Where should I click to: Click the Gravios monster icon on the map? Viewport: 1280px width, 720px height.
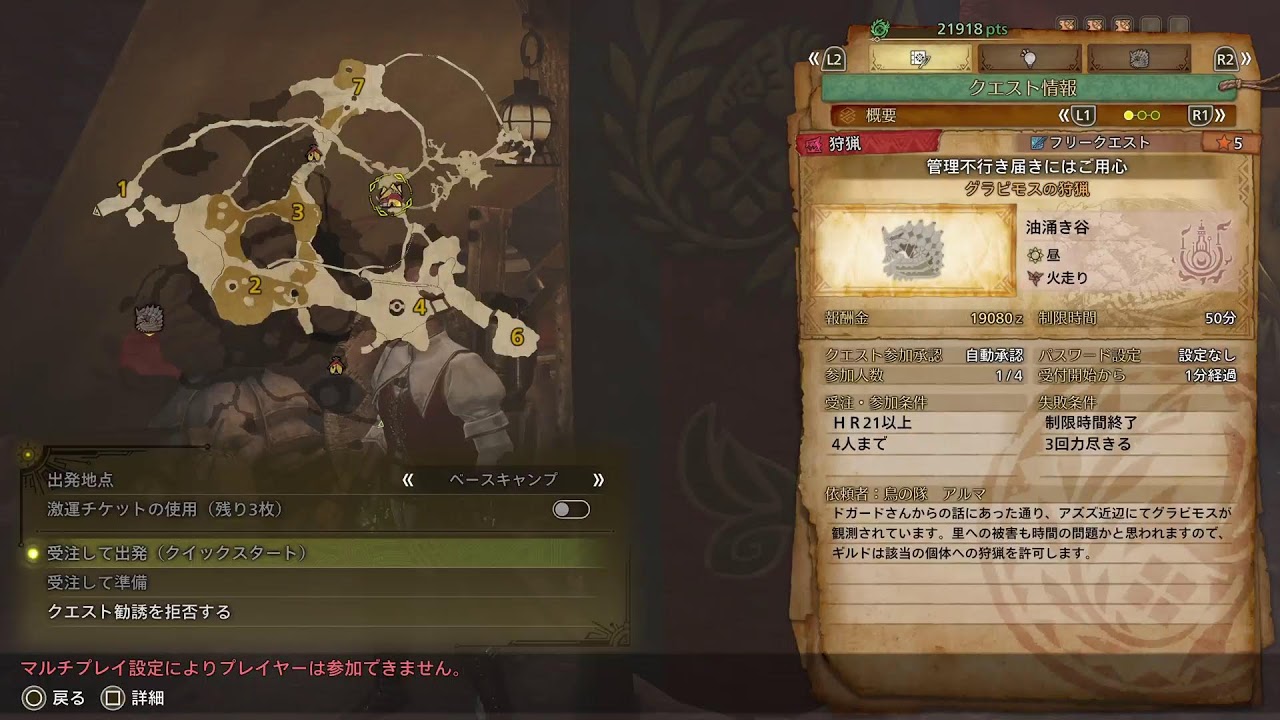[149, 319]
